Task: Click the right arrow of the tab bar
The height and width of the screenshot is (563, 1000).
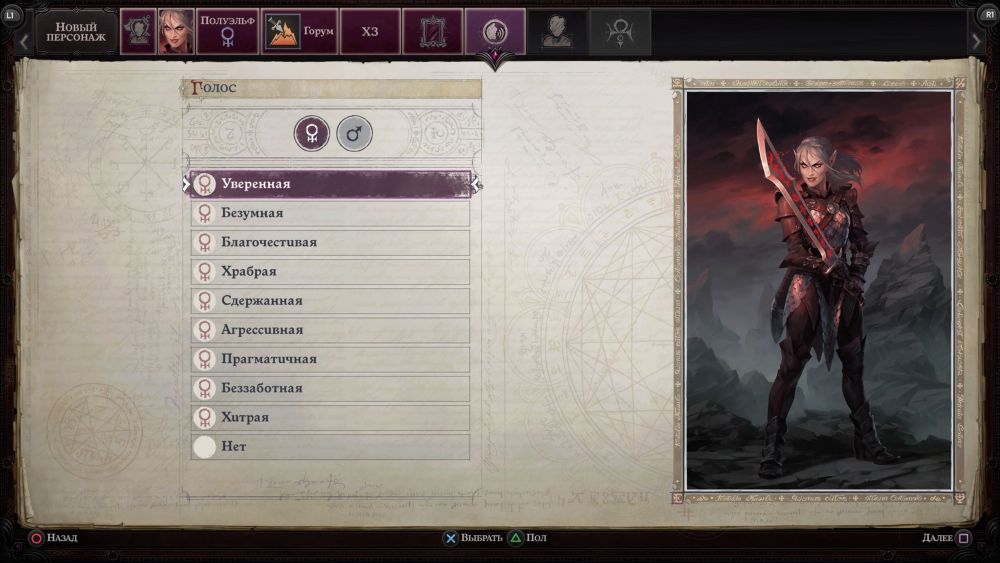Action: (977, 41)
